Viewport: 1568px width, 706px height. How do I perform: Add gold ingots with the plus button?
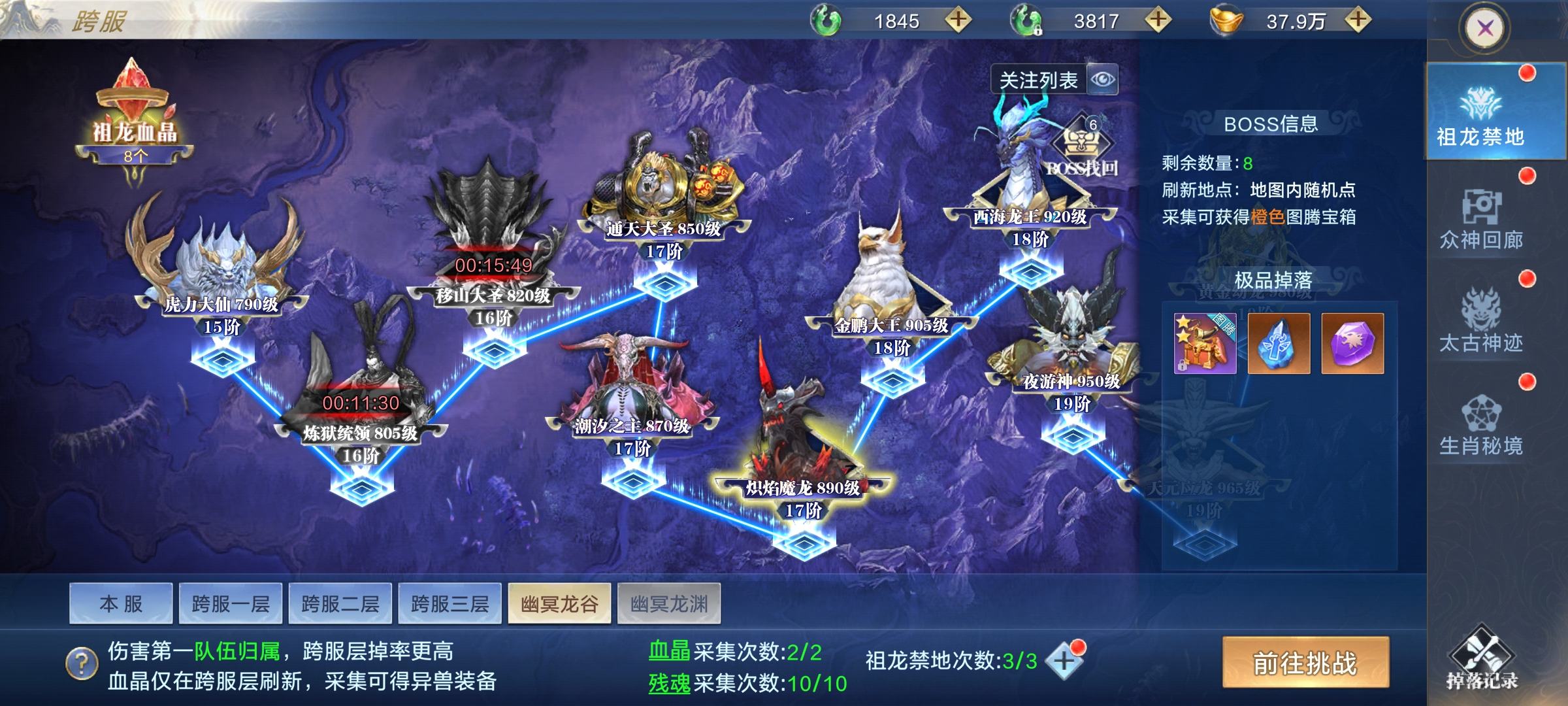(1358, 20)
